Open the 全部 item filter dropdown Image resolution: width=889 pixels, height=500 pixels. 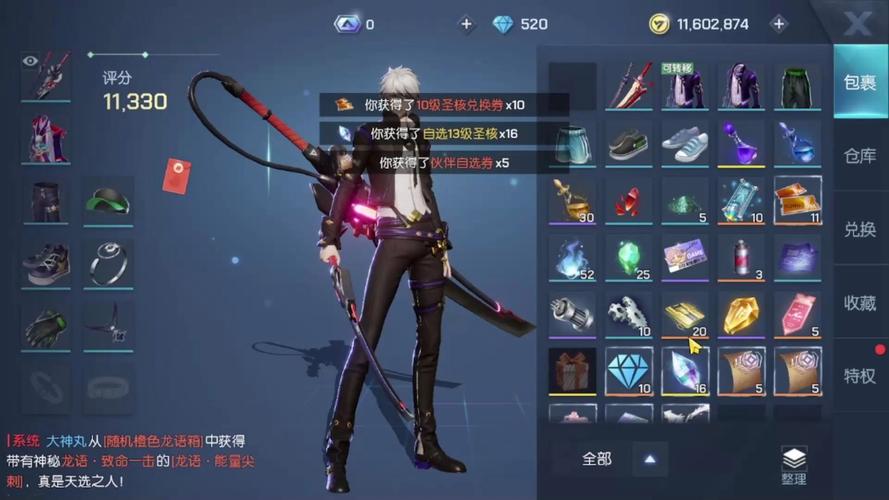click(620, 459)
